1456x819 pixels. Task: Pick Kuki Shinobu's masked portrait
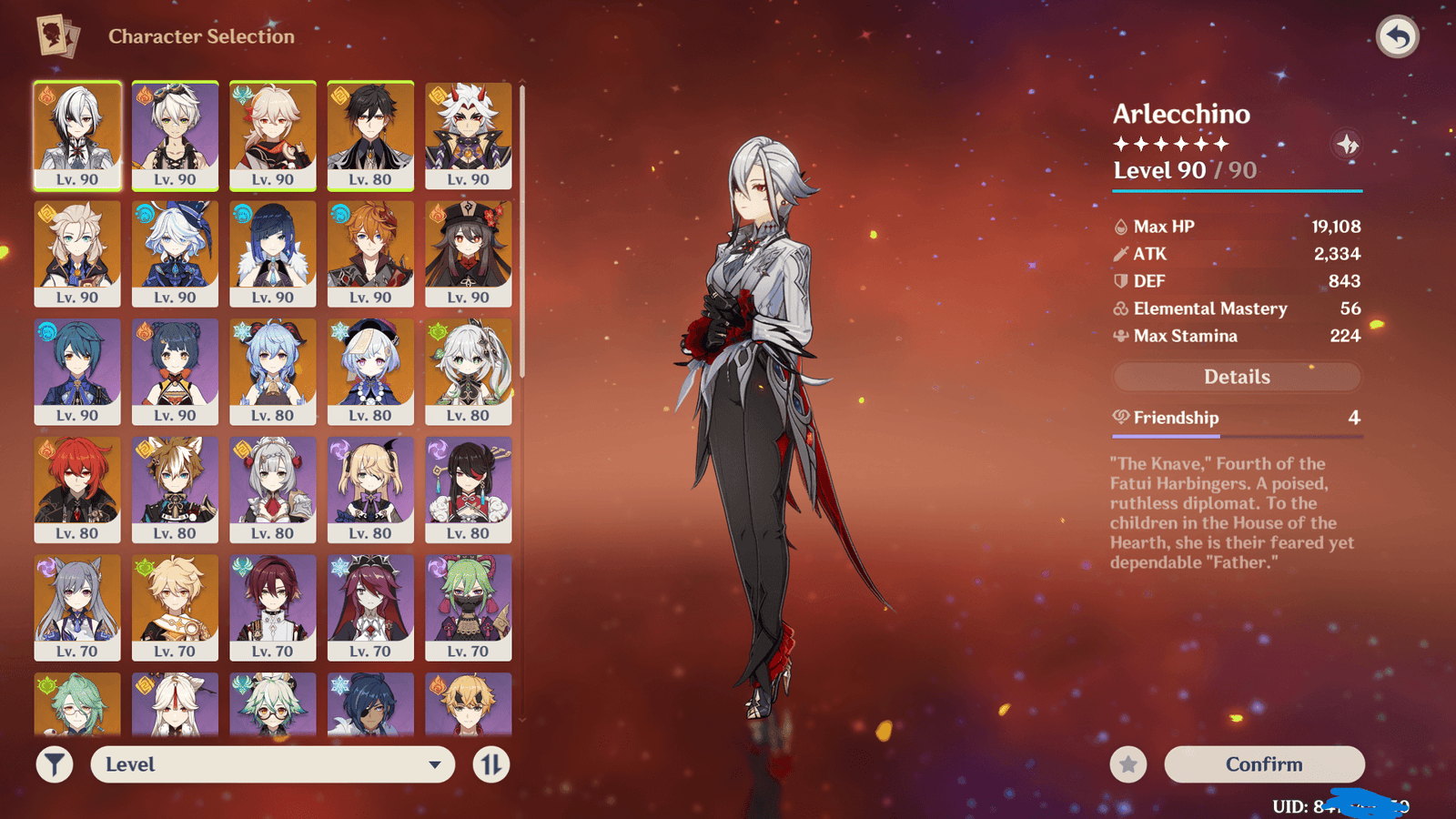click(468, 607)
